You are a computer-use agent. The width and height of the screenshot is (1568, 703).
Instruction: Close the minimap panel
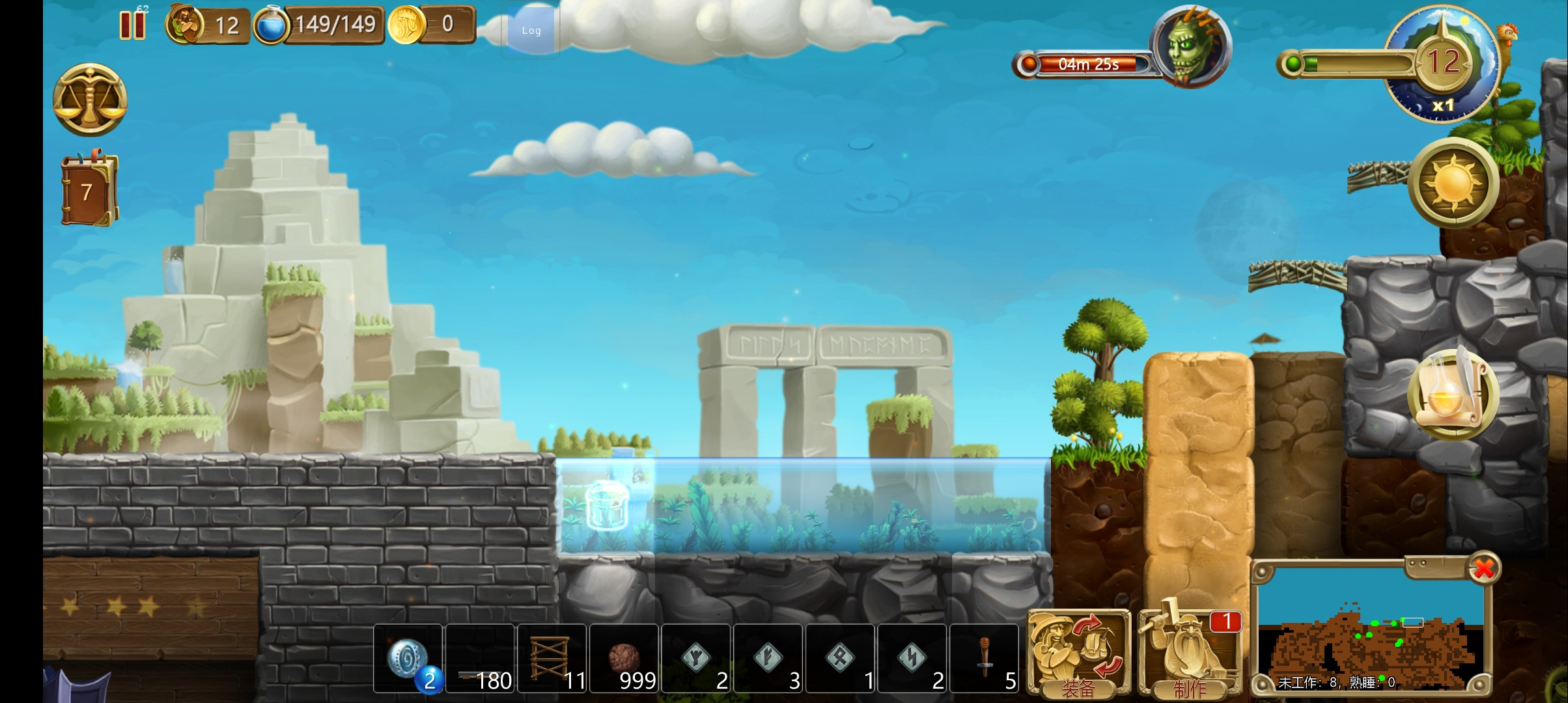[1484, 569]
